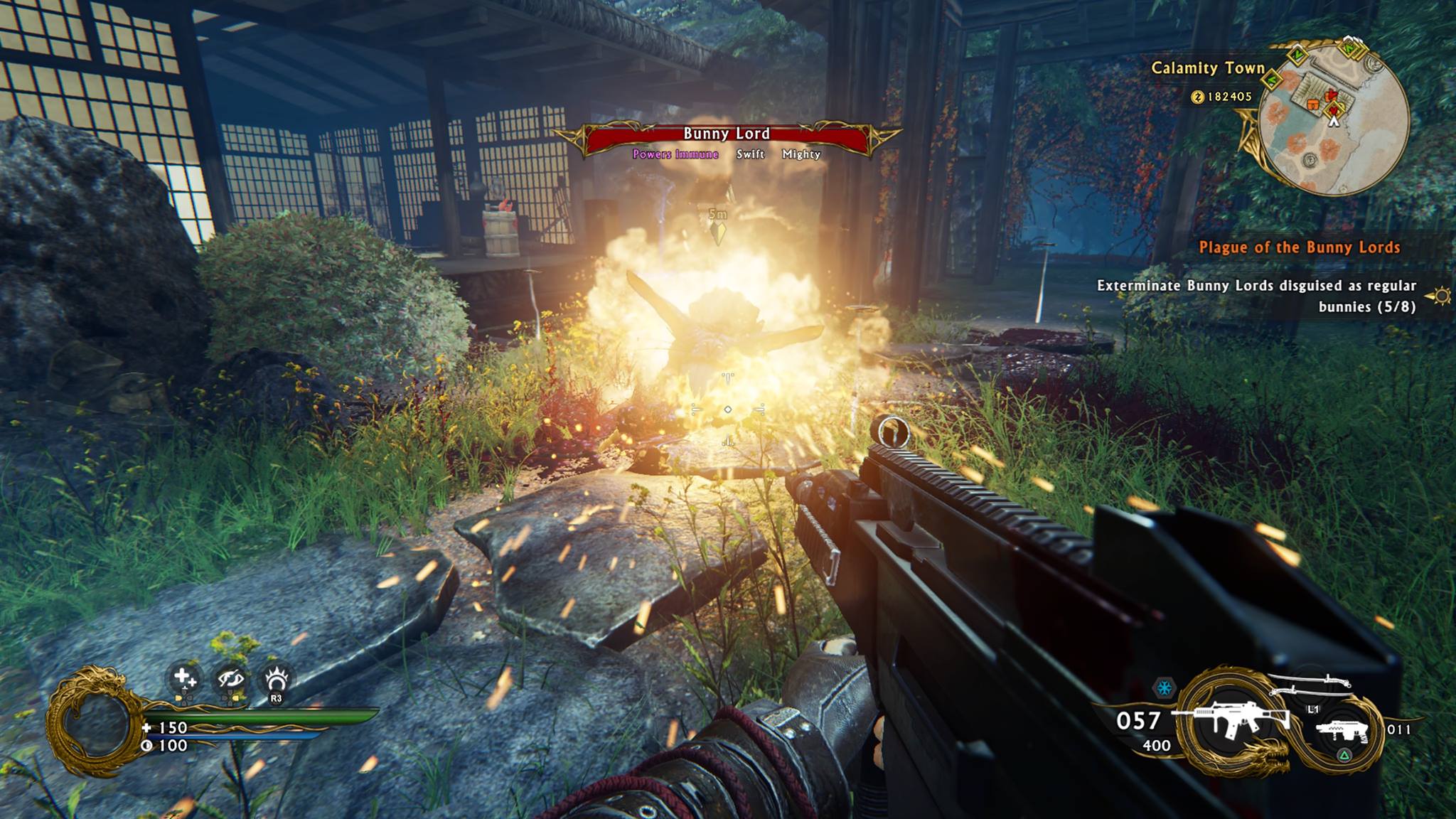This screenshot has width=1456, height=819.
Task: Select the equipped assault rifle slot
Action: click(x=1230, y=721)
